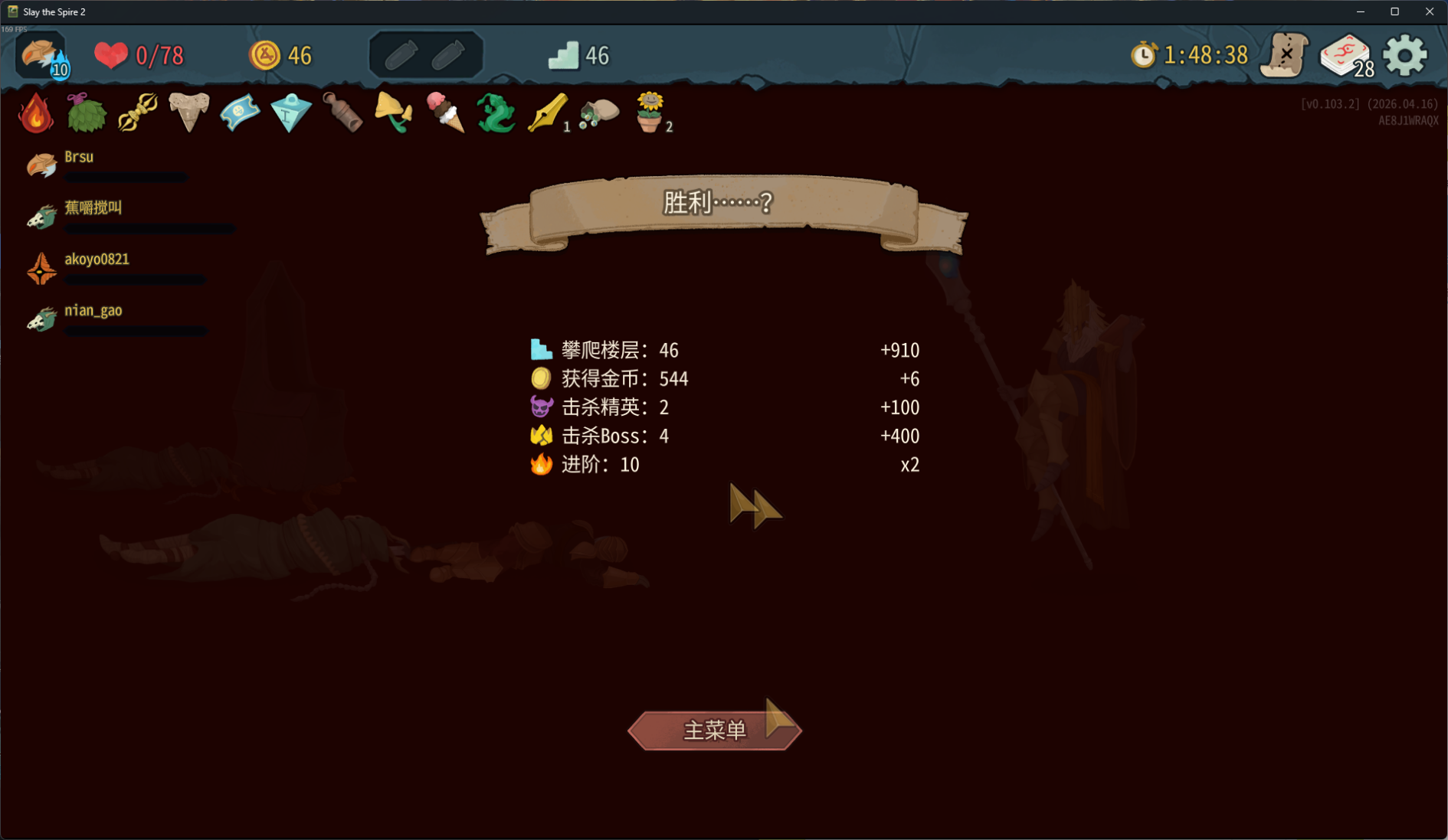Screen dimensions: 1448x840
Task: Inspect the golden bell relic
Action: pos(394,113)
